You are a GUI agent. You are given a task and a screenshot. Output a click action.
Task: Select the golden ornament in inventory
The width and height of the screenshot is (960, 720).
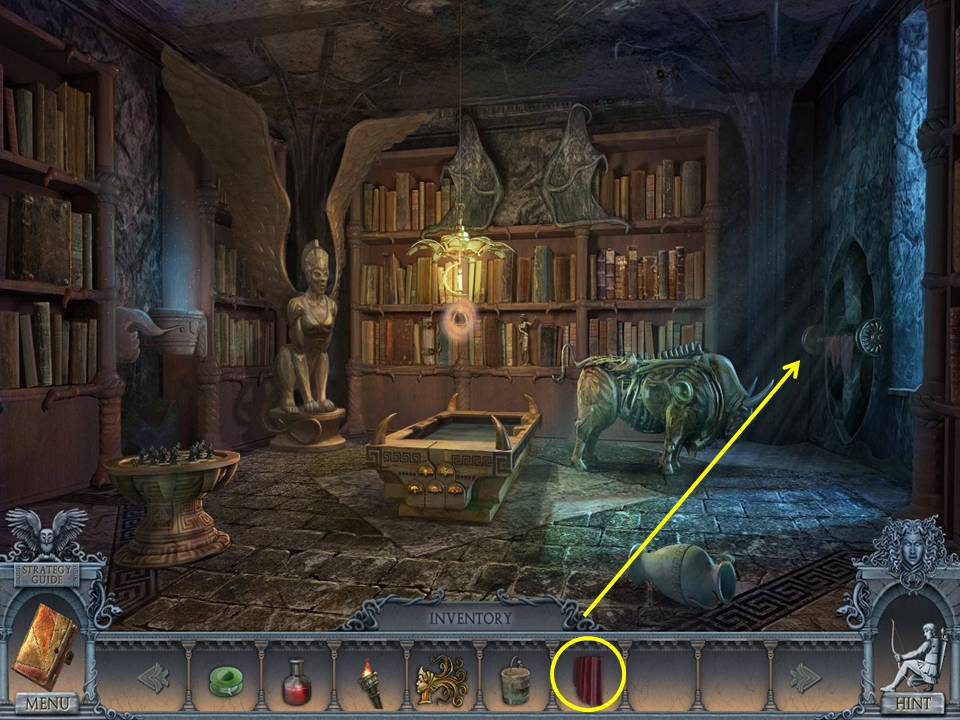pos(441,680)
